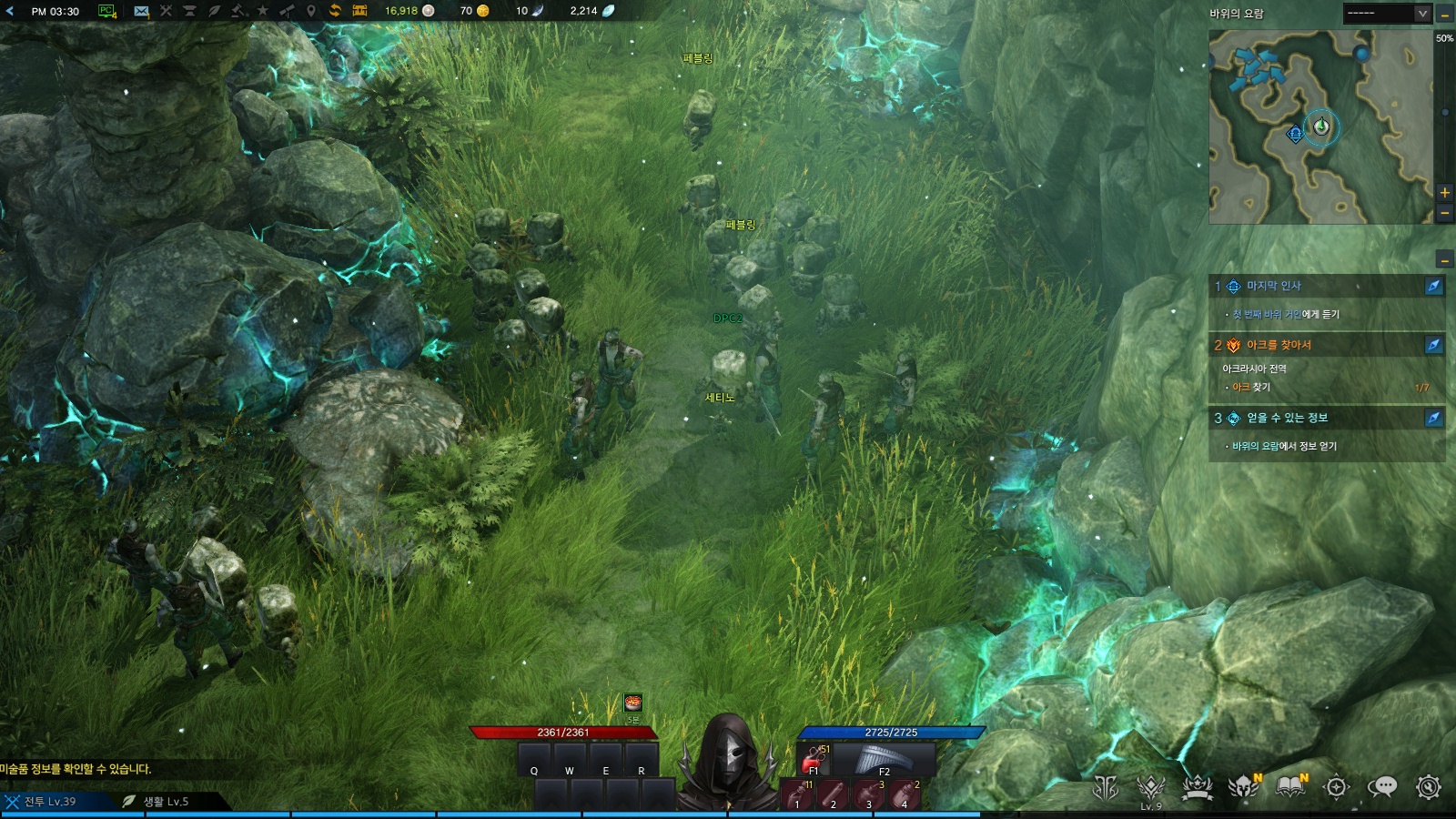Image resolution: width=1456 pixels, height=819 pixels.
Task: Track quest 2 '아크를 찾아서' location button
Action: (x=1433, y=345)
